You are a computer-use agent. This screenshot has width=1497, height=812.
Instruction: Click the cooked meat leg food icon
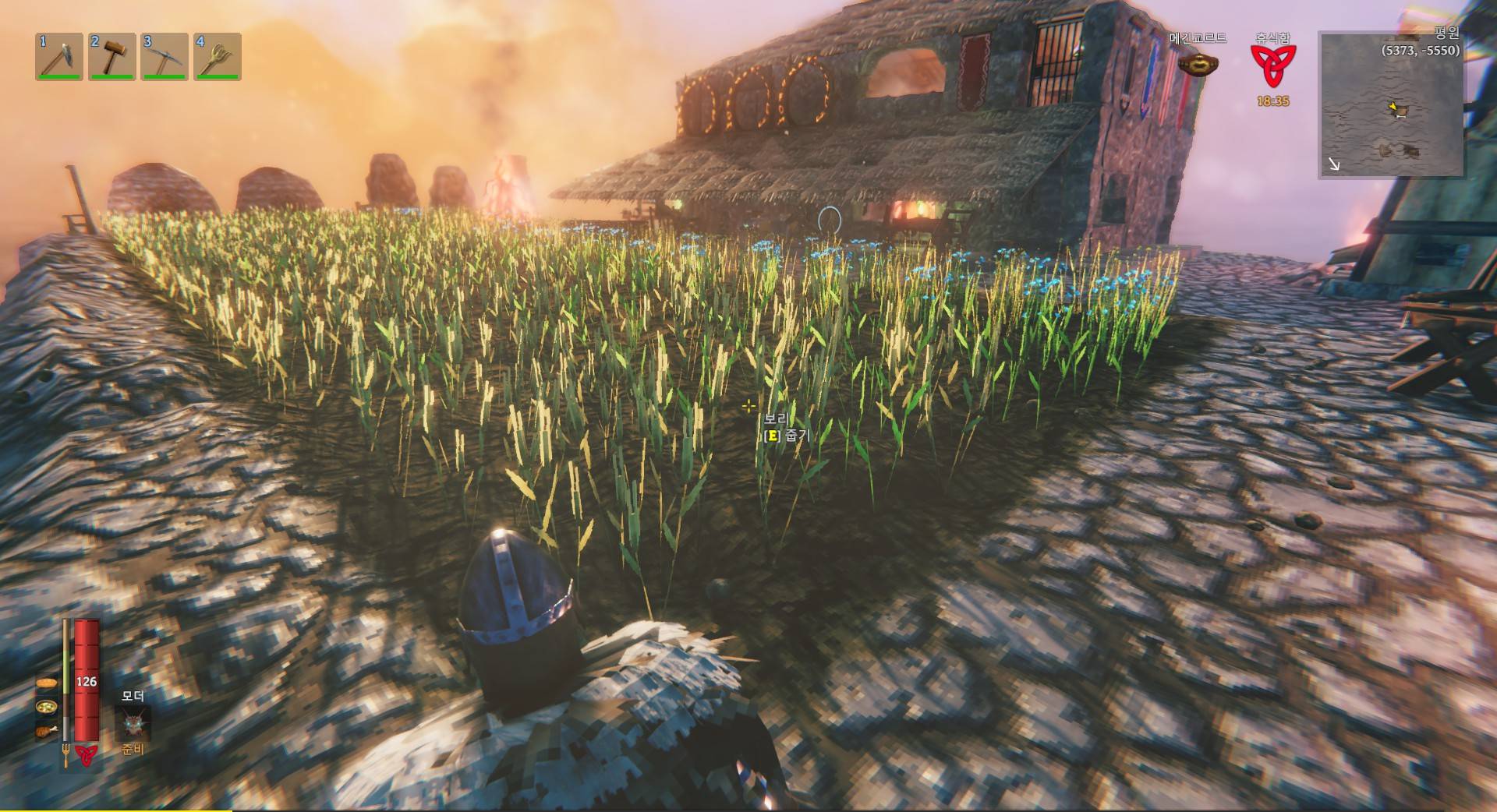[x=47, y=731]
